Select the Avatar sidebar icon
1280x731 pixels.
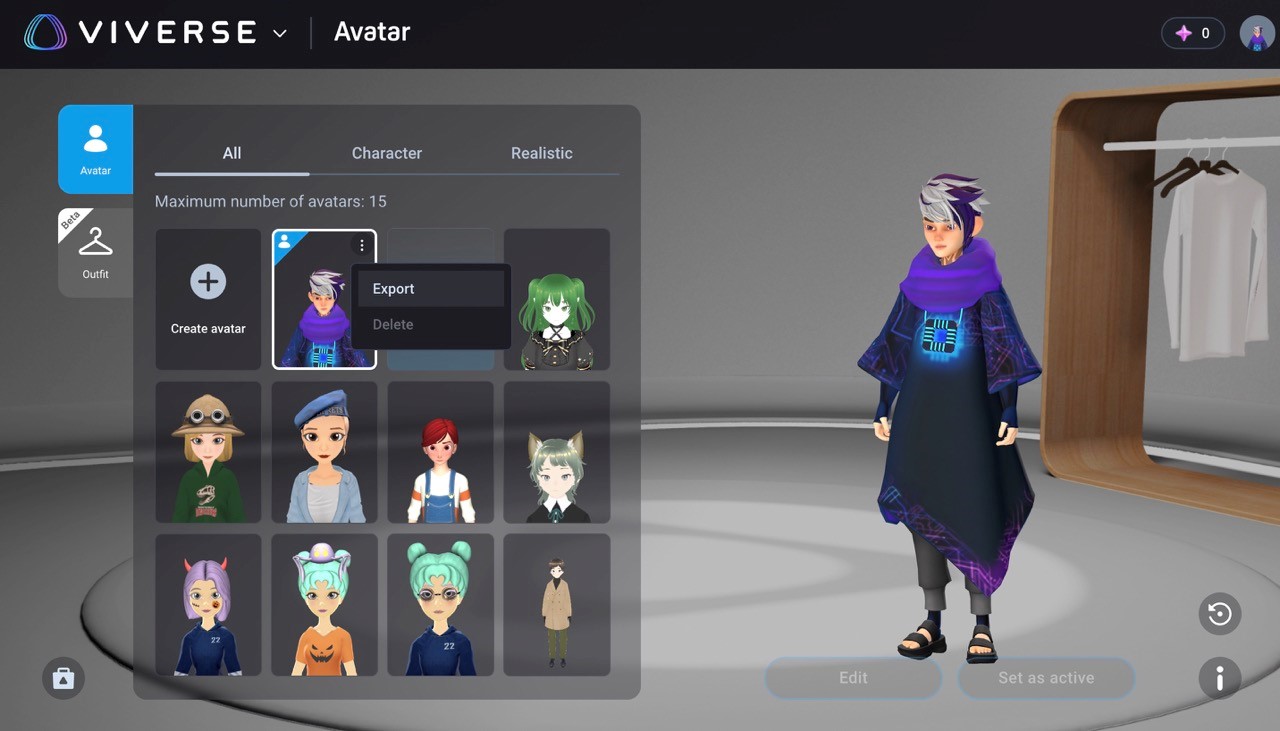point(95,148)
